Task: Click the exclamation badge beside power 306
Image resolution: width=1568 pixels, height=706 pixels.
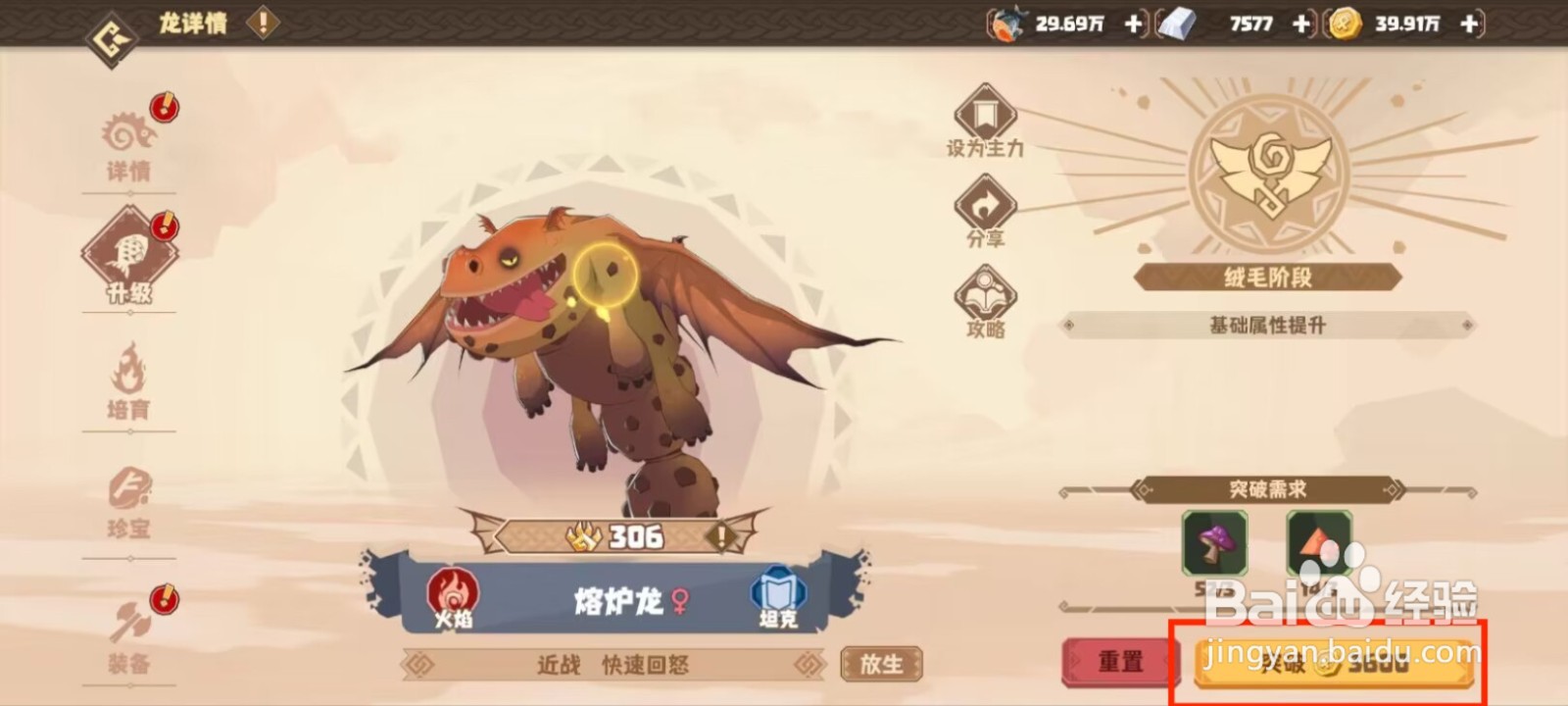Action: [x=722, y=536]
